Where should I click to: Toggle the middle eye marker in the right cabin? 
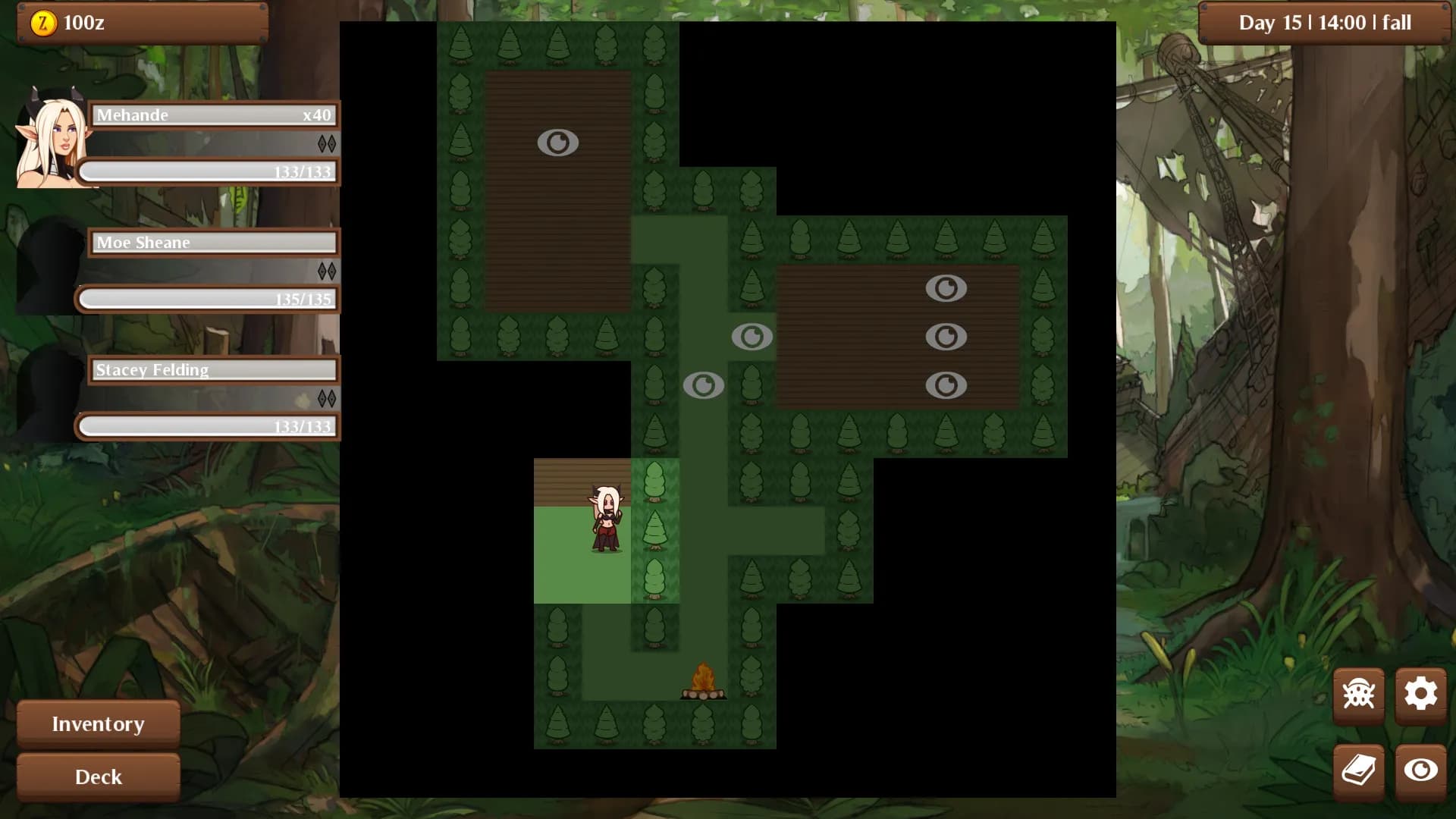(946, 337)
